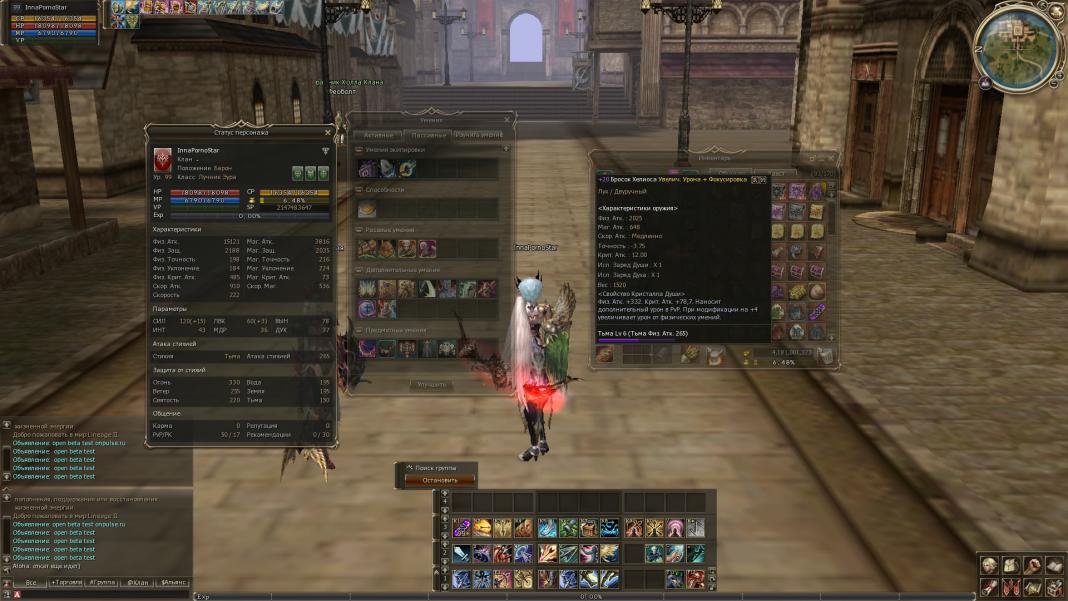Activate the sword skill icon on hotbar
The image size is (1068, 601).
461,553
